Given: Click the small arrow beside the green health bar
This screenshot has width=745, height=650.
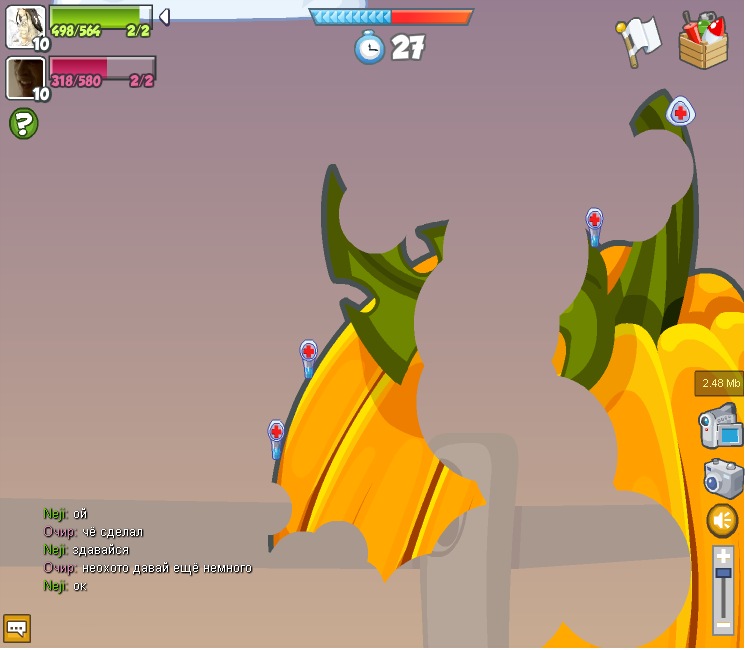Looking at the screenshot, I should click(164, 16).
